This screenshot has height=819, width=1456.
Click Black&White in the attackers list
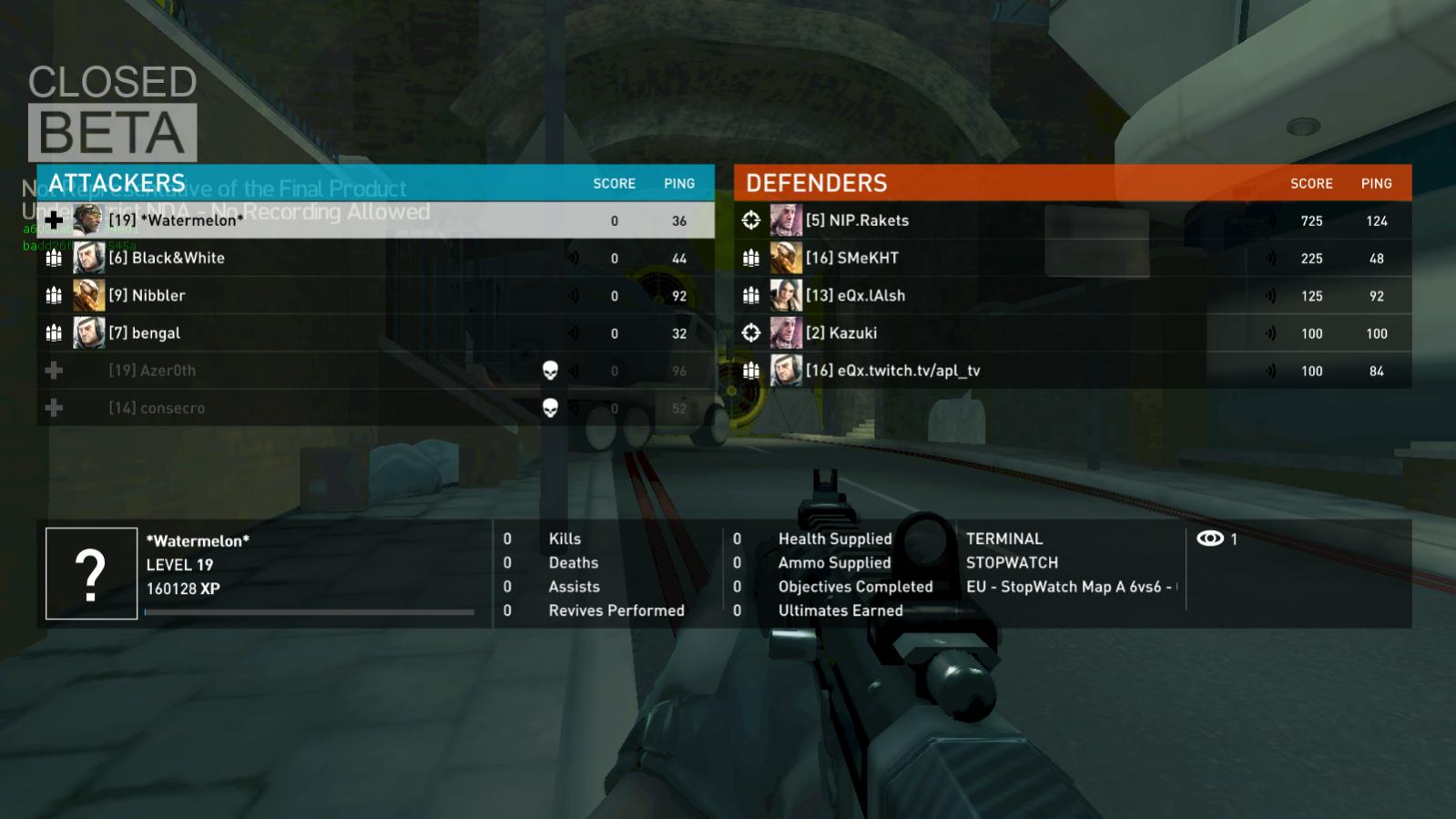pyautogui.click(x=178, y=258)
